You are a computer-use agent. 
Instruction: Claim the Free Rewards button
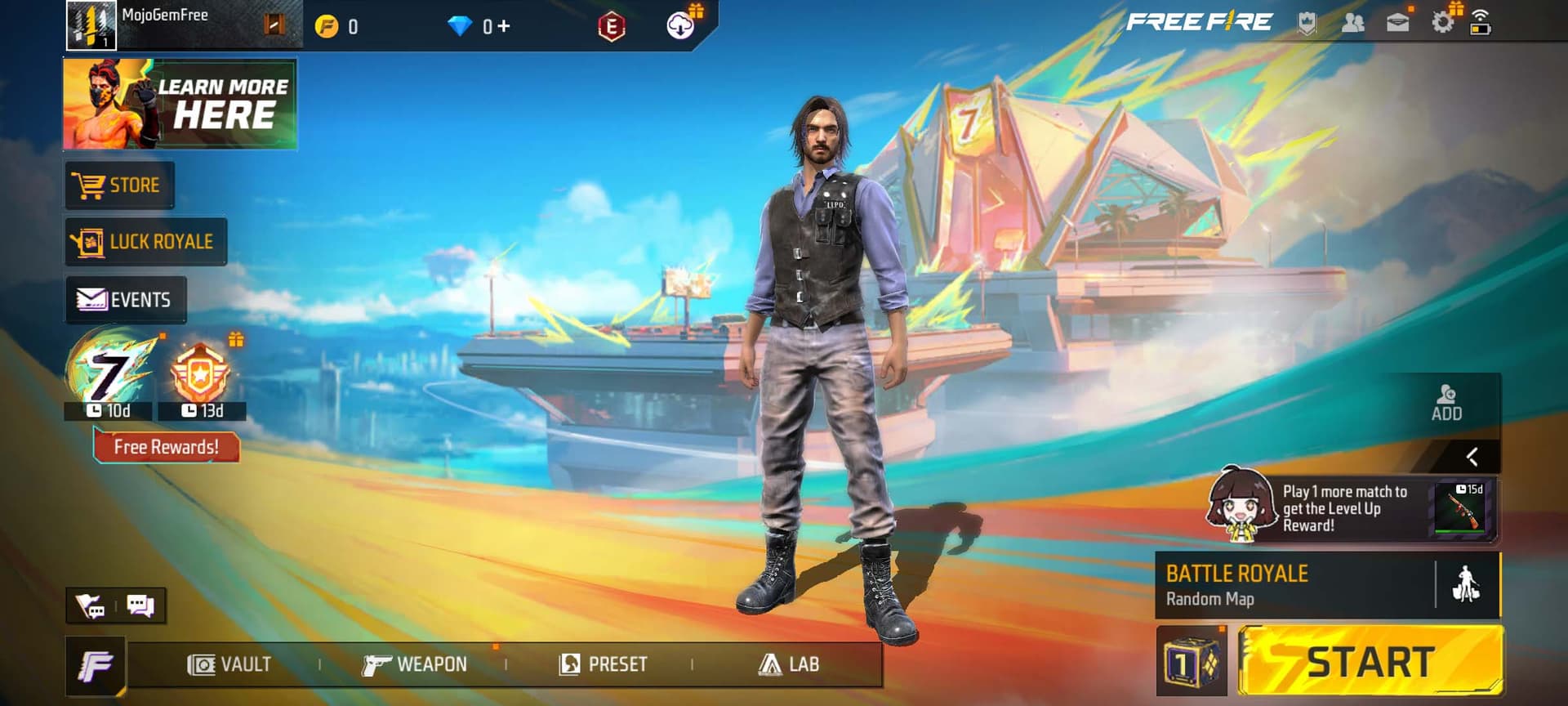pos(167,447)
